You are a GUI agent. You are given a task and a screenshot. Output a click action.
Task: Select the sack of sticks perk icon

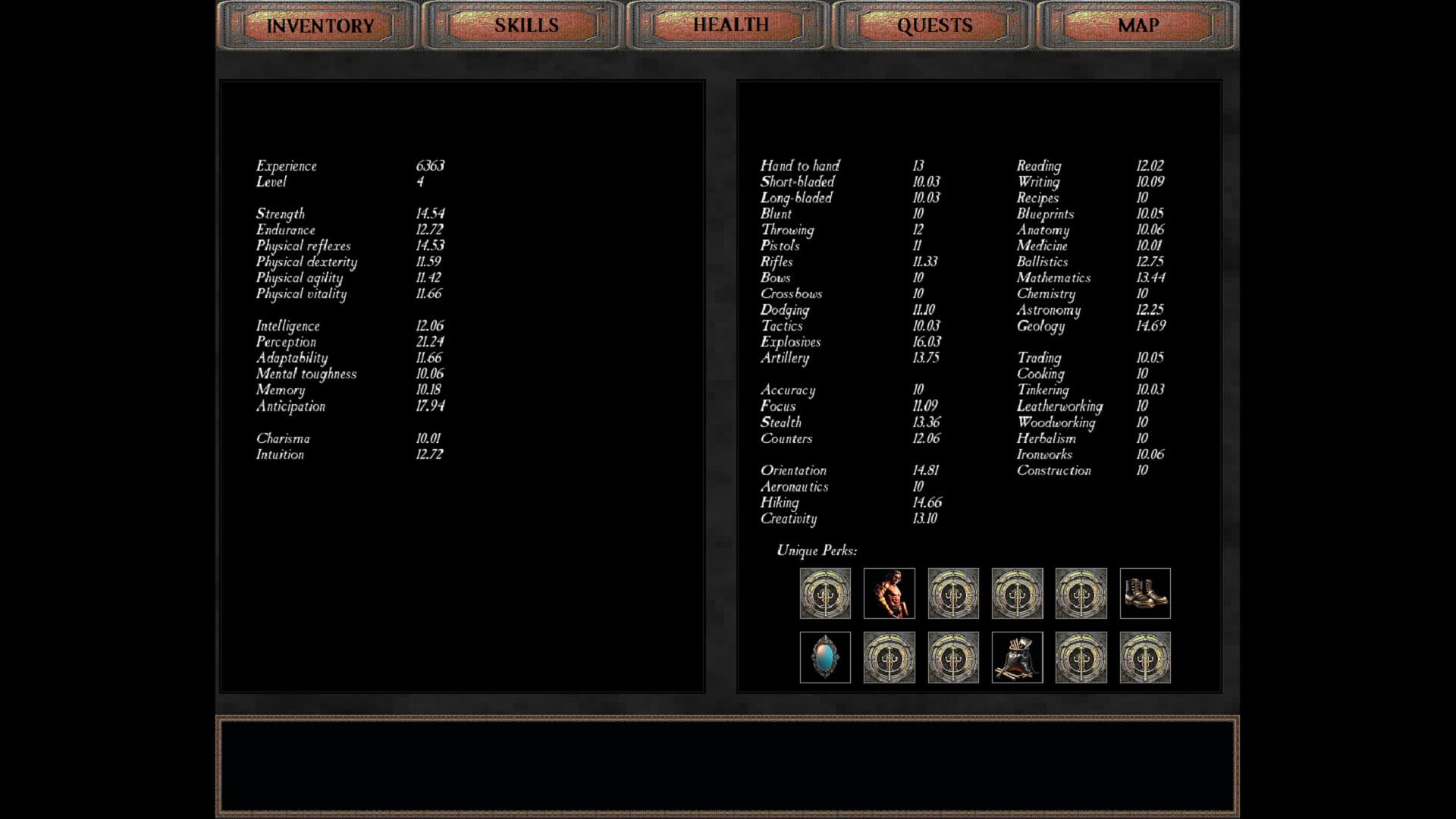[1016, 658]
